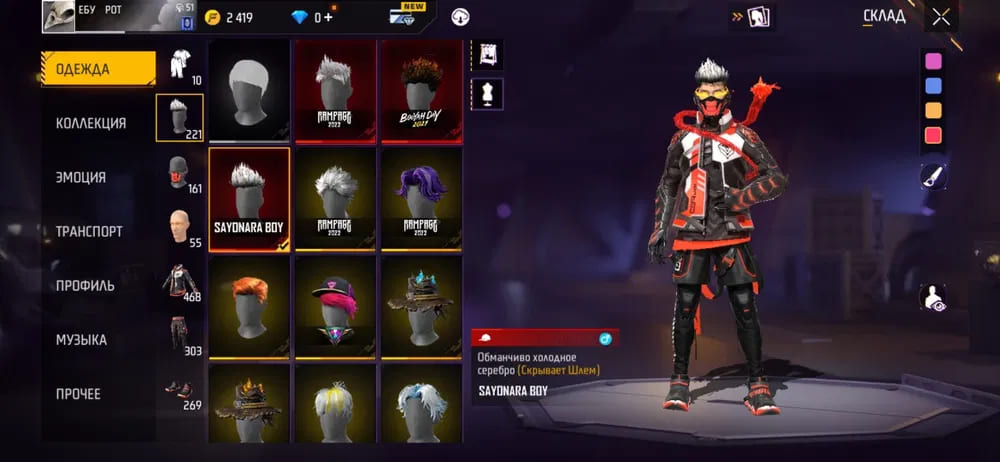Open the Одежда category
Image resolution: width=1000 pixels, height=462 pixels.
tap(98, 69)
